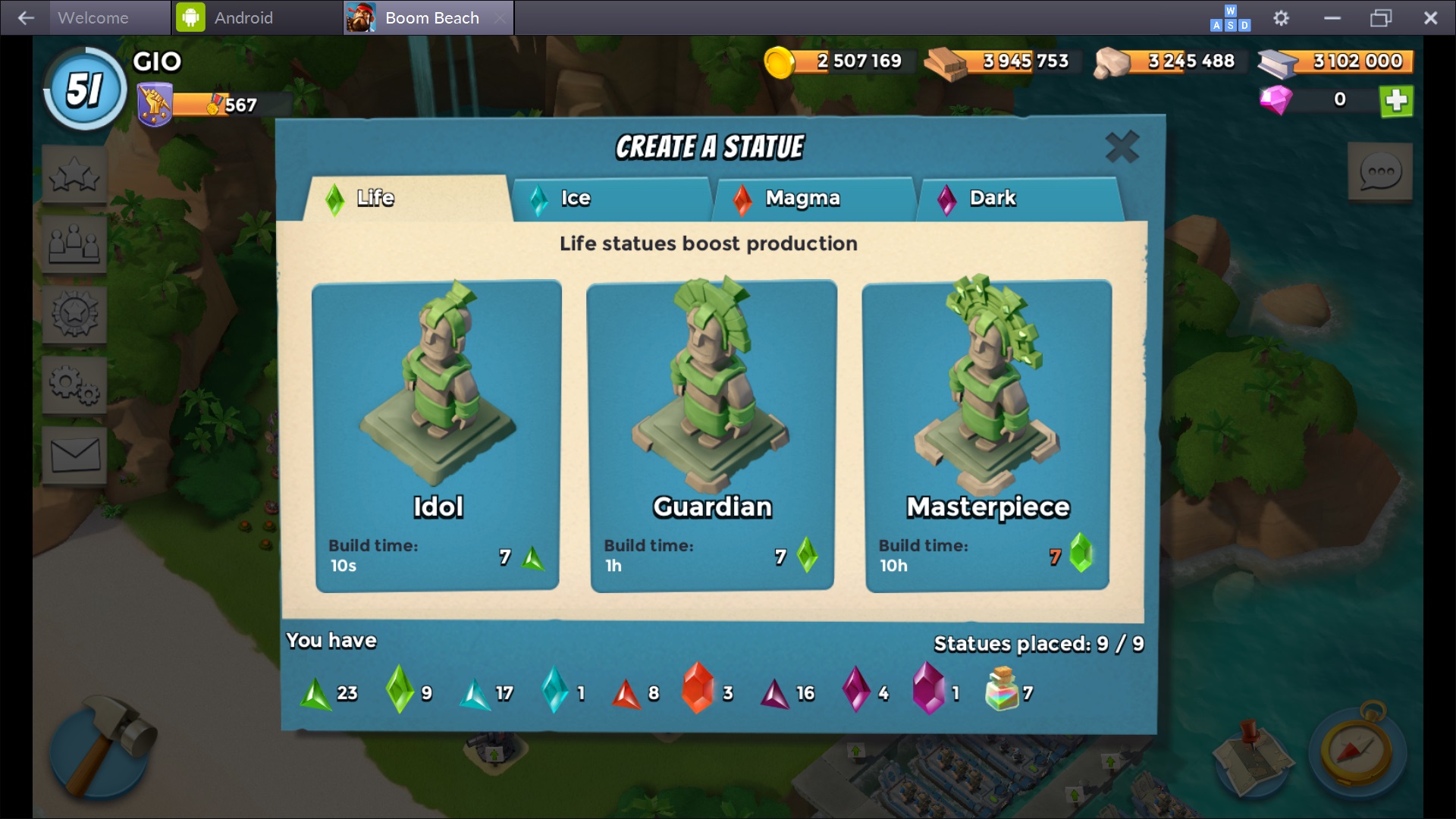This screenshot has height=819, width=1456.
Task: Pick the Guardian statue card
Action: click(x=711, y=436)
